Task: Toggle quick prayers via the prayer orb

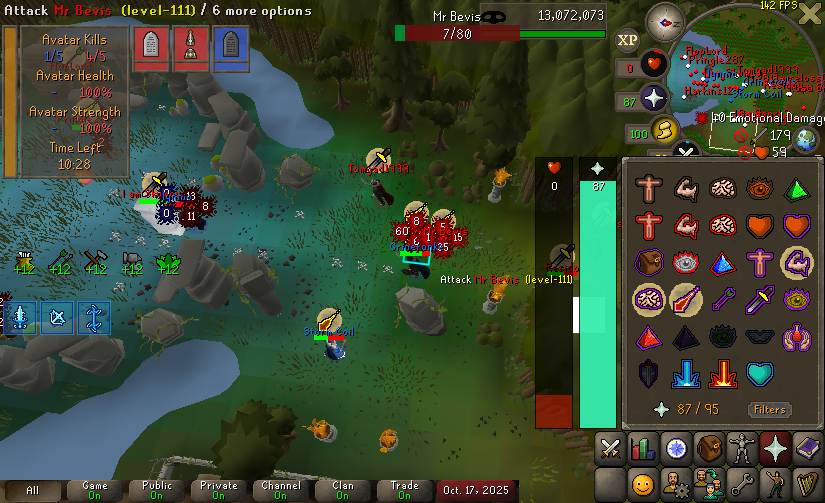Action: pos(656,100)
